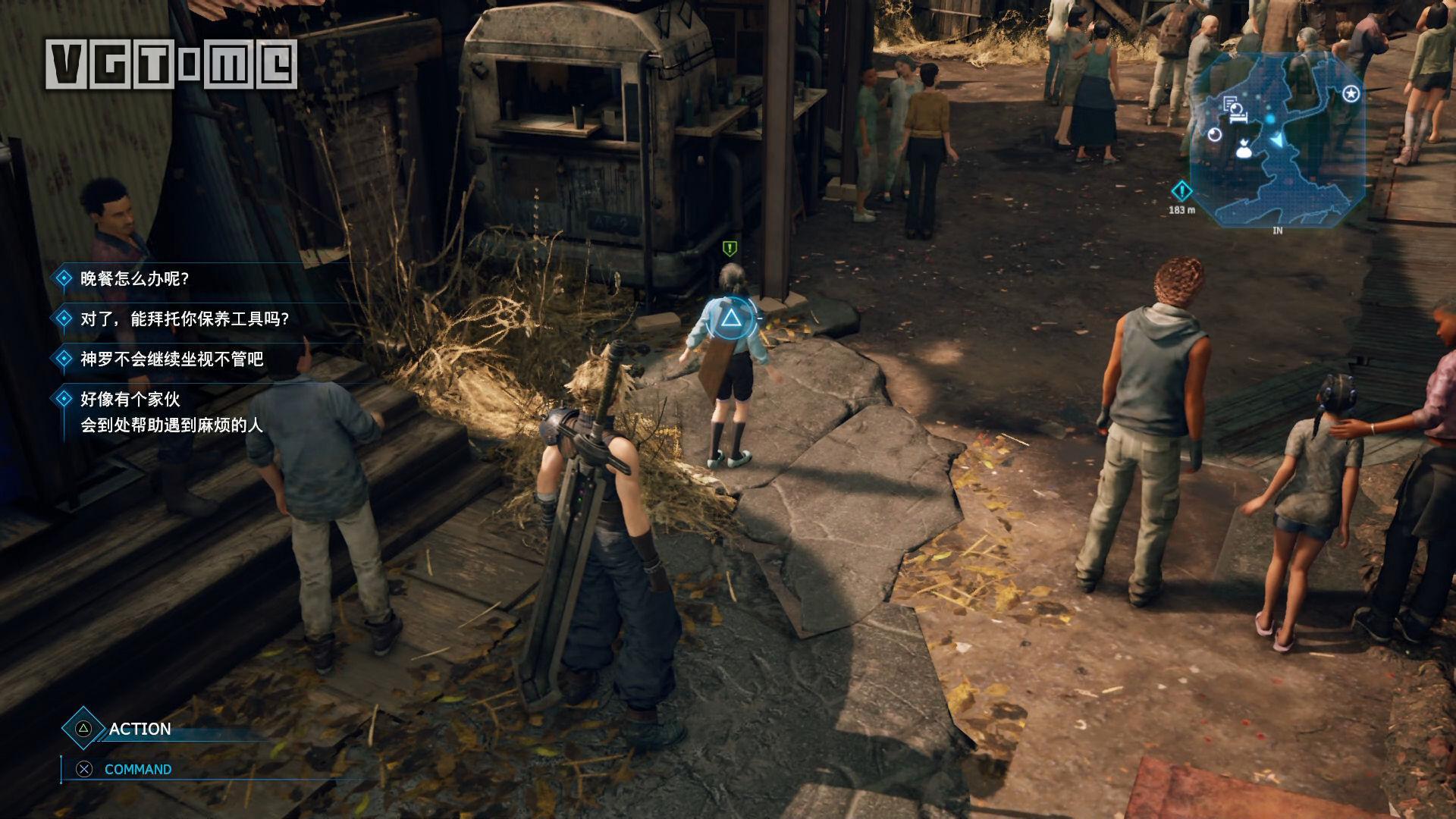Select the line "晚餐怎么办呢？"
The image size is (1456, 819).
134,278
